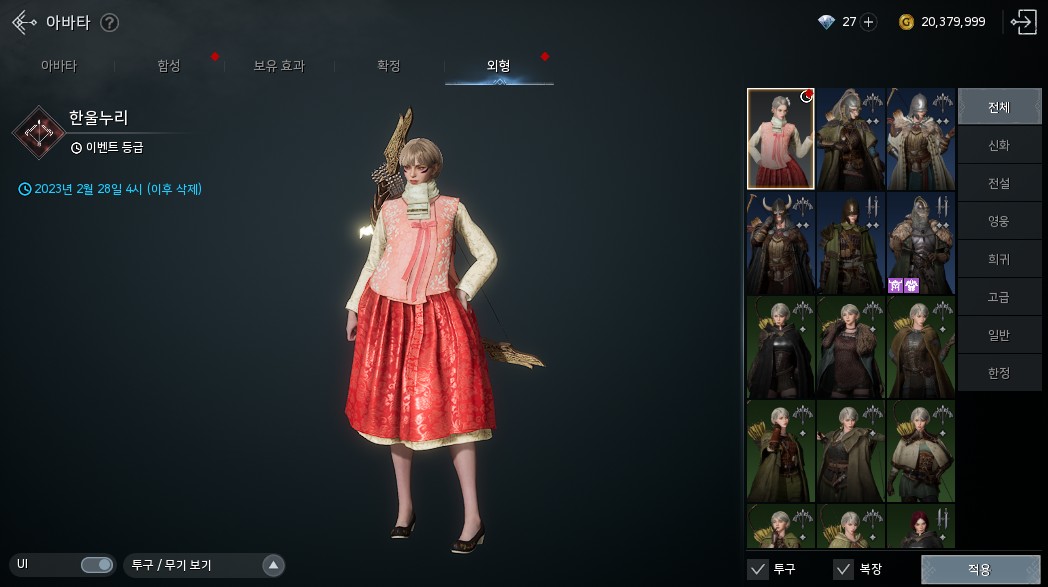
Task: Go back using the arrow icon
Action: pyautogui.click(x=24, y=22)
